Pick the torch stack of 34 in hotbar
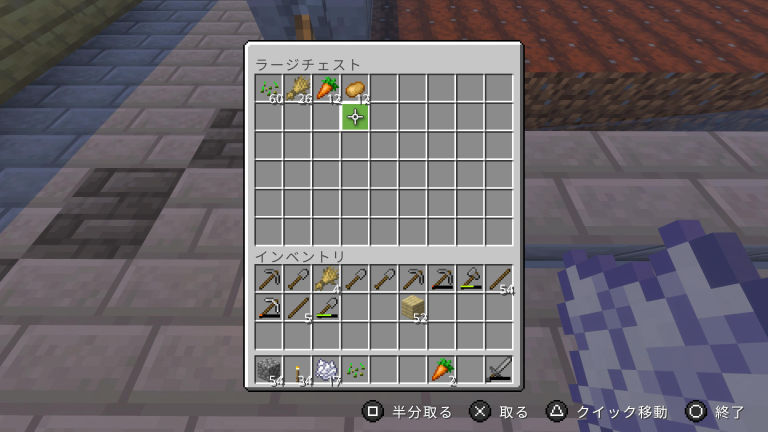 297,370
